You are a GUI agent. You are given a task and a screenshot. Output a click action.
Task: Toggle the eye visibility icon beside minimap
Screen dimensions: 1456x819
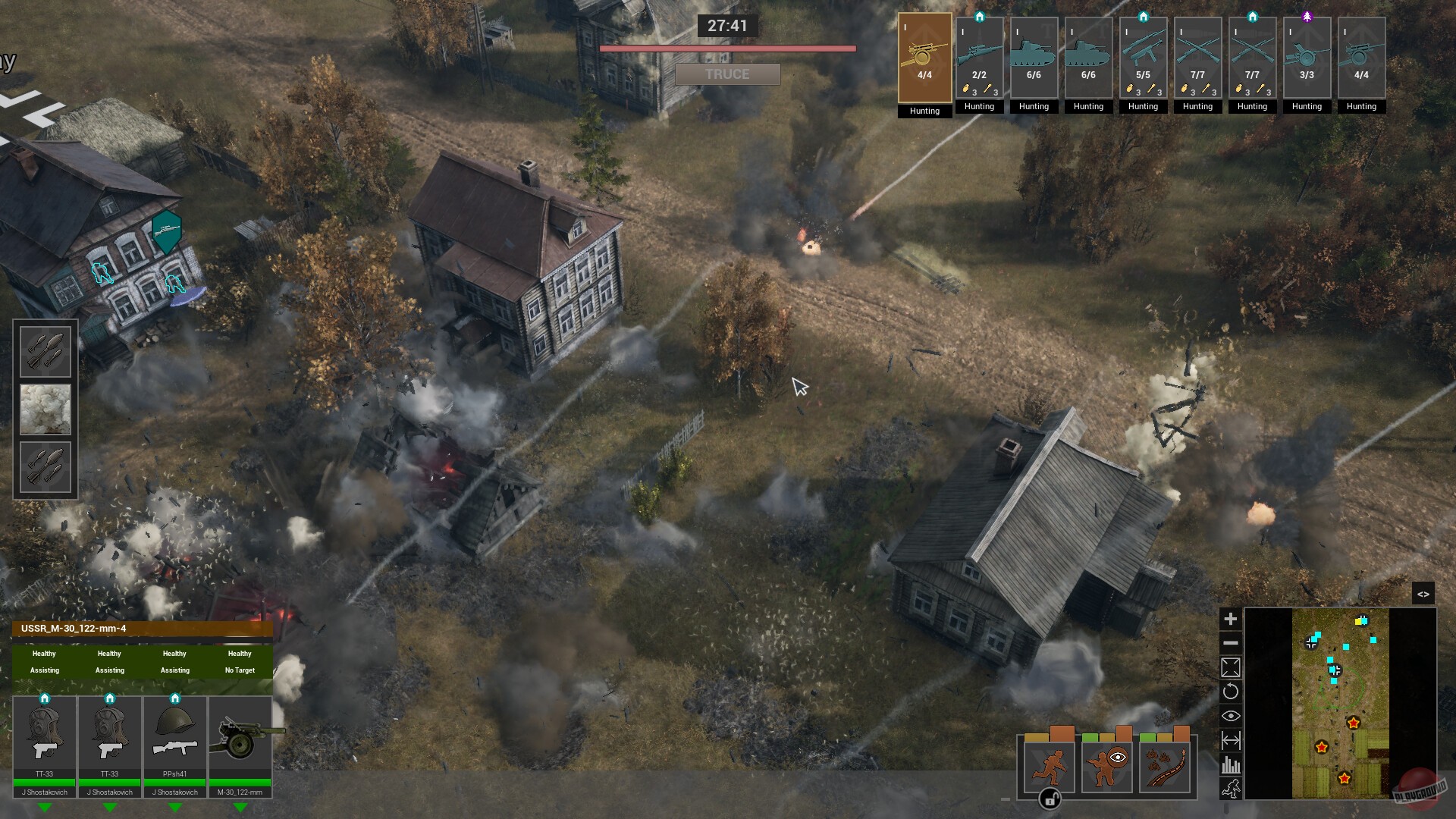[1231, 715]
